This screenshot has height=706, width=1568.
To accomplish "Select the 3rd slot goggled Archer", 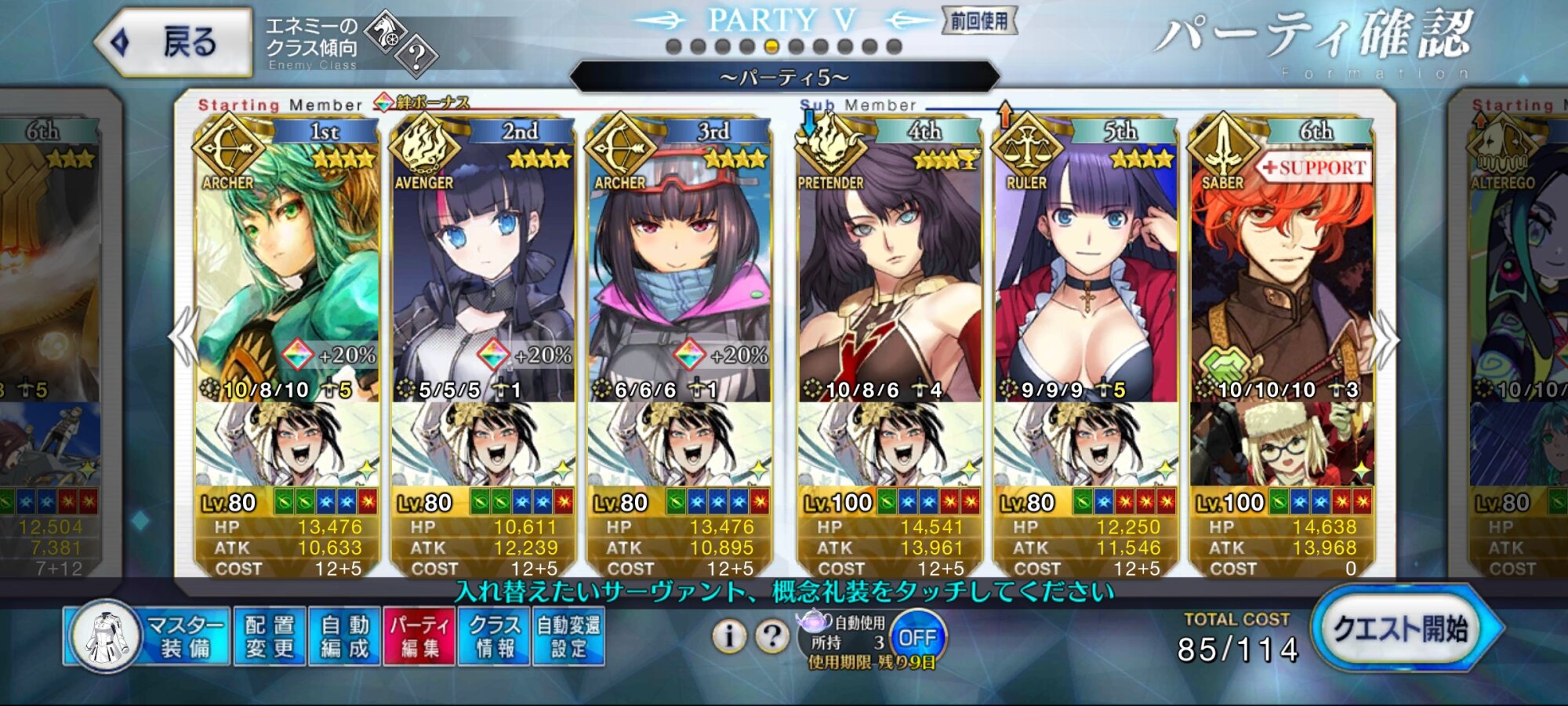I will click(x=679, y=267).
